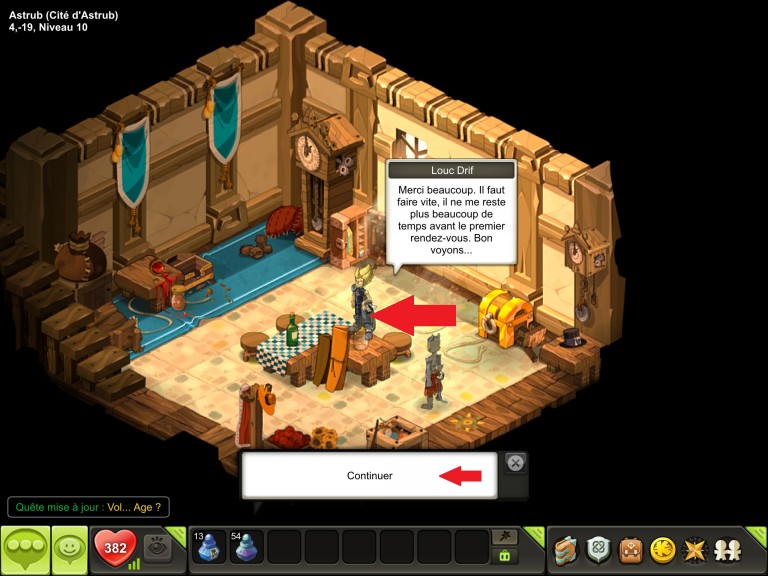Open the smiley emotes menu
This screenshot has width=768, height=576.
(x=69, y=549)
